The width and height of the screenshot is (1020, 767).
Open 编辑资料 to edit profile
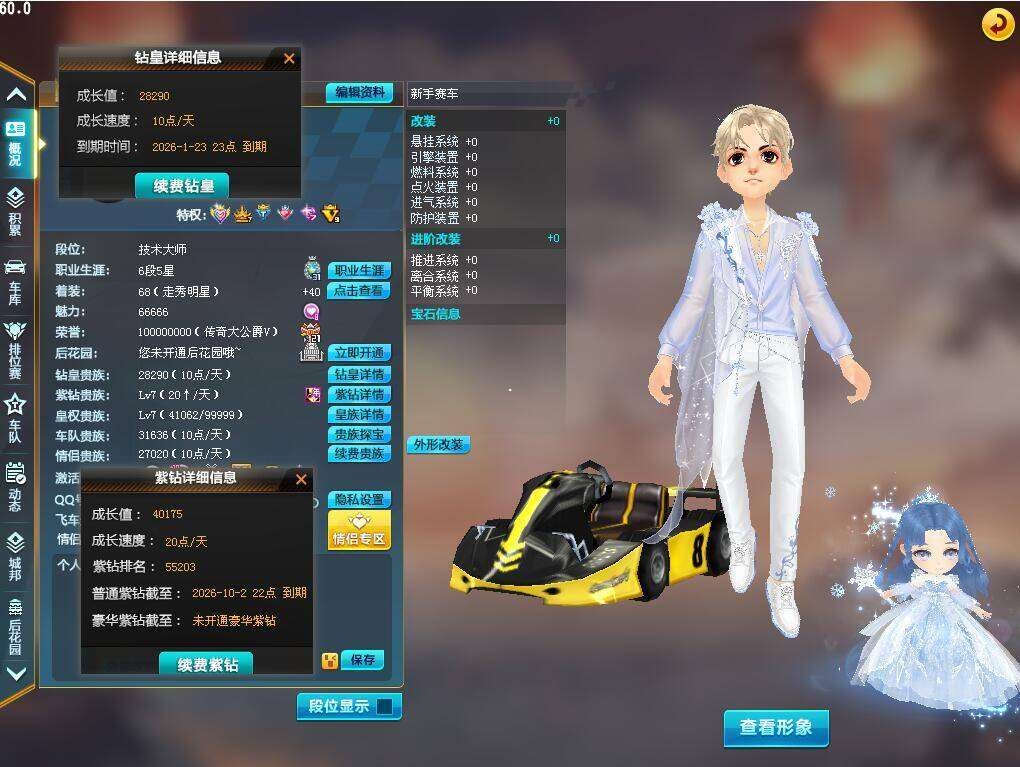click(x=359, y=92)
